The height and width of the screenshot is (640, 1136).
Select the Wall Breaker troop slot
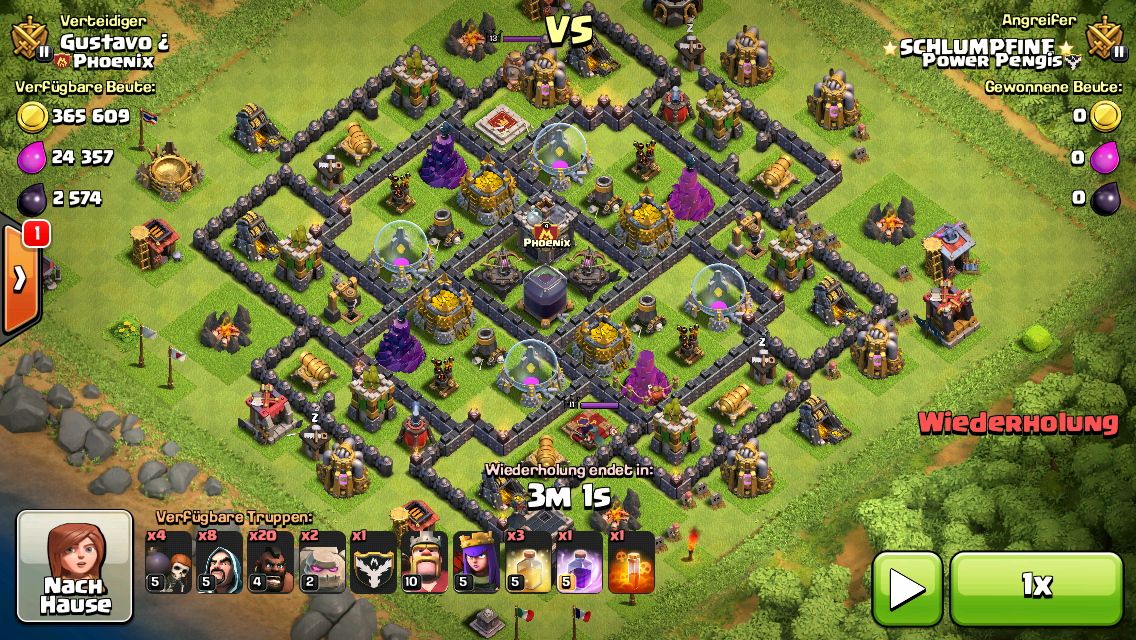coord(168,562)
